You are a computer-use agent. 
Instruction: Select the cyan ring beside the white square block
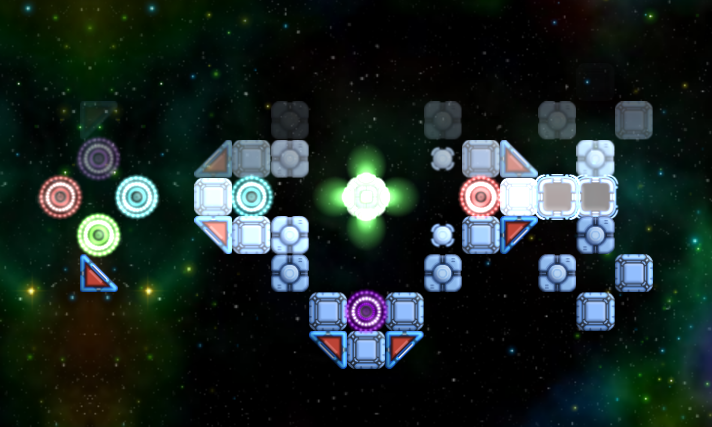[252, 196]
